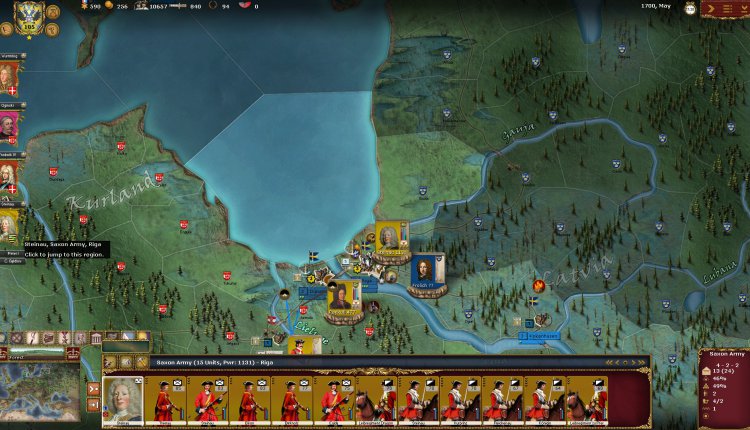Select the first red-coated infantry unit card
This screenshot has width=750, height=430.
pyautogui.click(x=164, y=399)
